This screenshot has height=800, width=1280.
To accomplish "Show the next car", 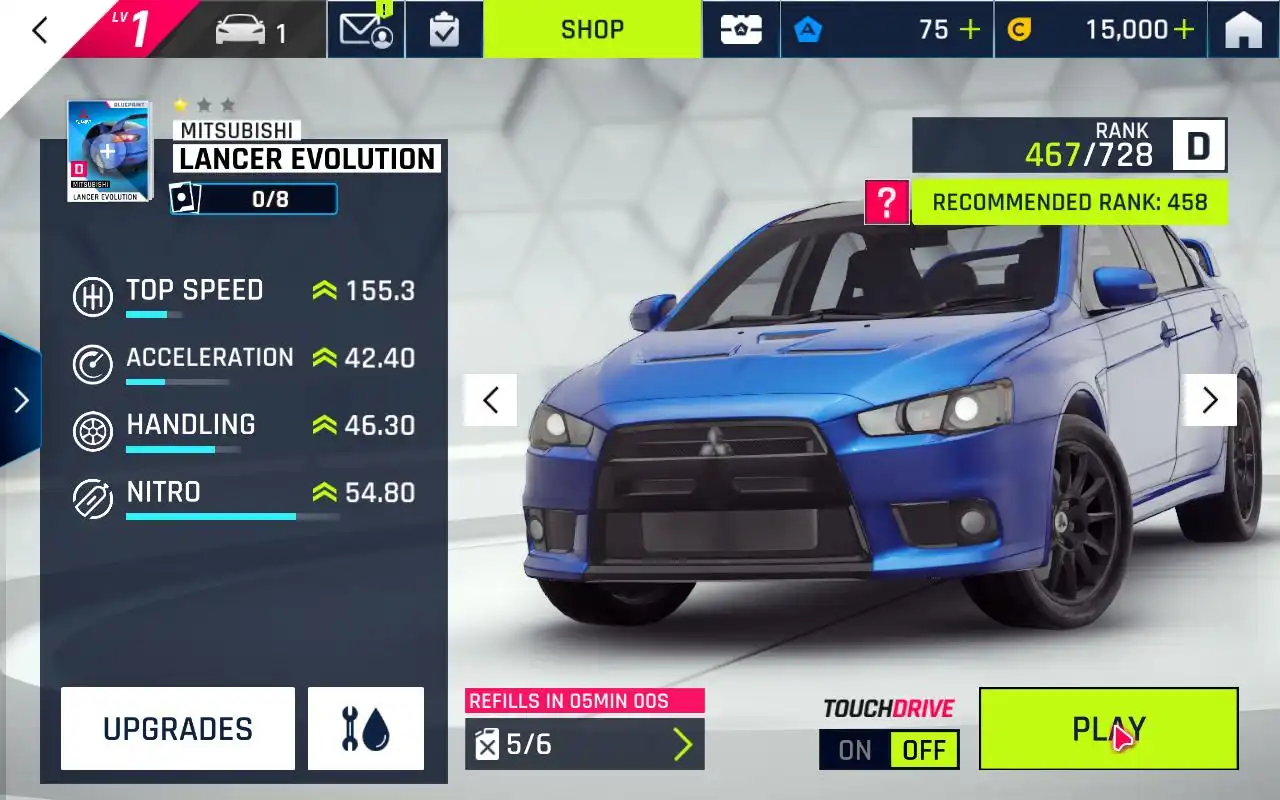I will [x=1210, y=400].
